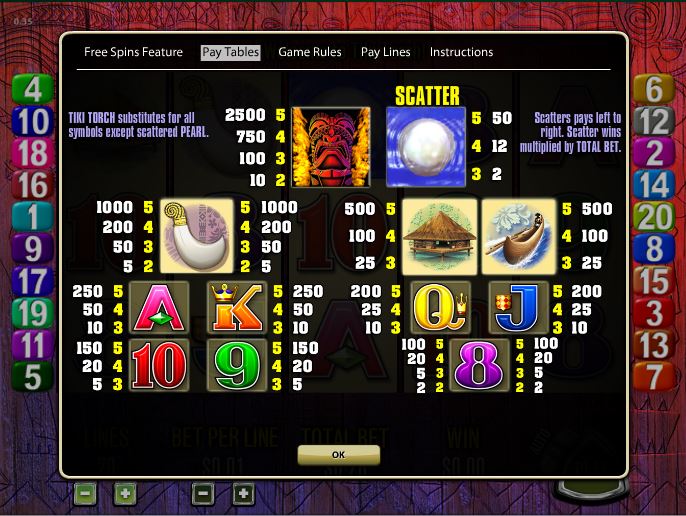Close the pay table with OK
The width and height of the screenshot is (686, 516).
click(x=338, y=454)
